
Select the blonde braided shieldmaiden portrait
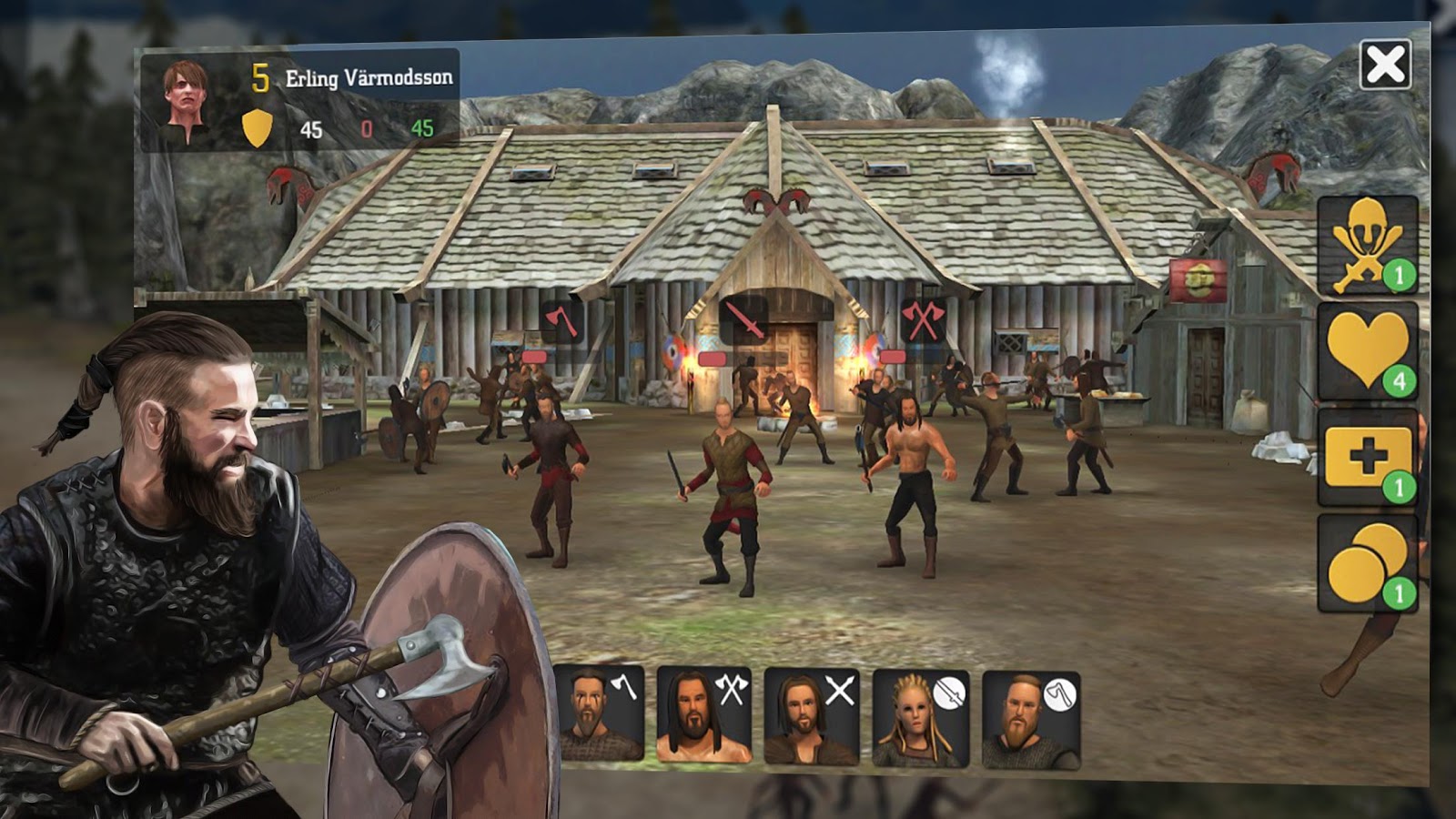pyautogui.click(x=920, y=718)
